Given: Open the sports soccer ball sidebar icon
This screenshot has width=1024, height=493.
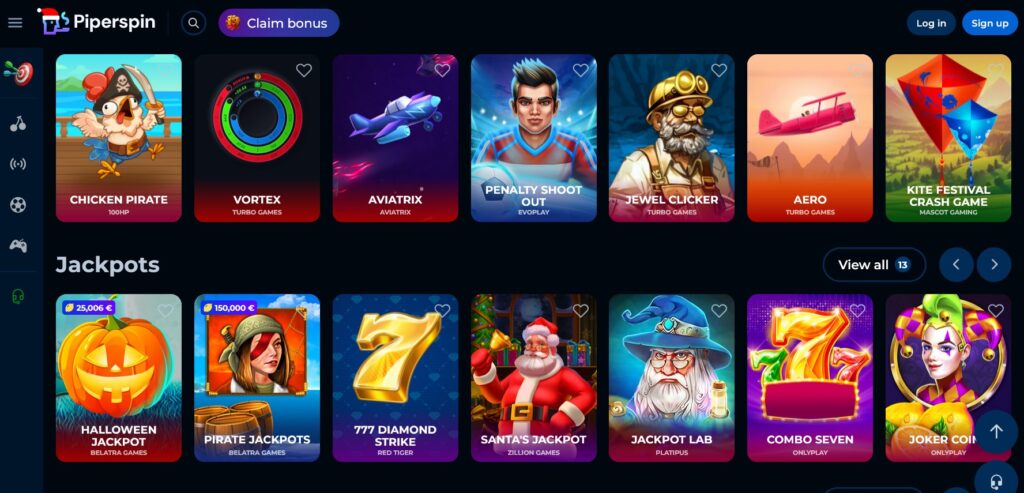Looking at the screenshot, I should click(x=17, y=205).
